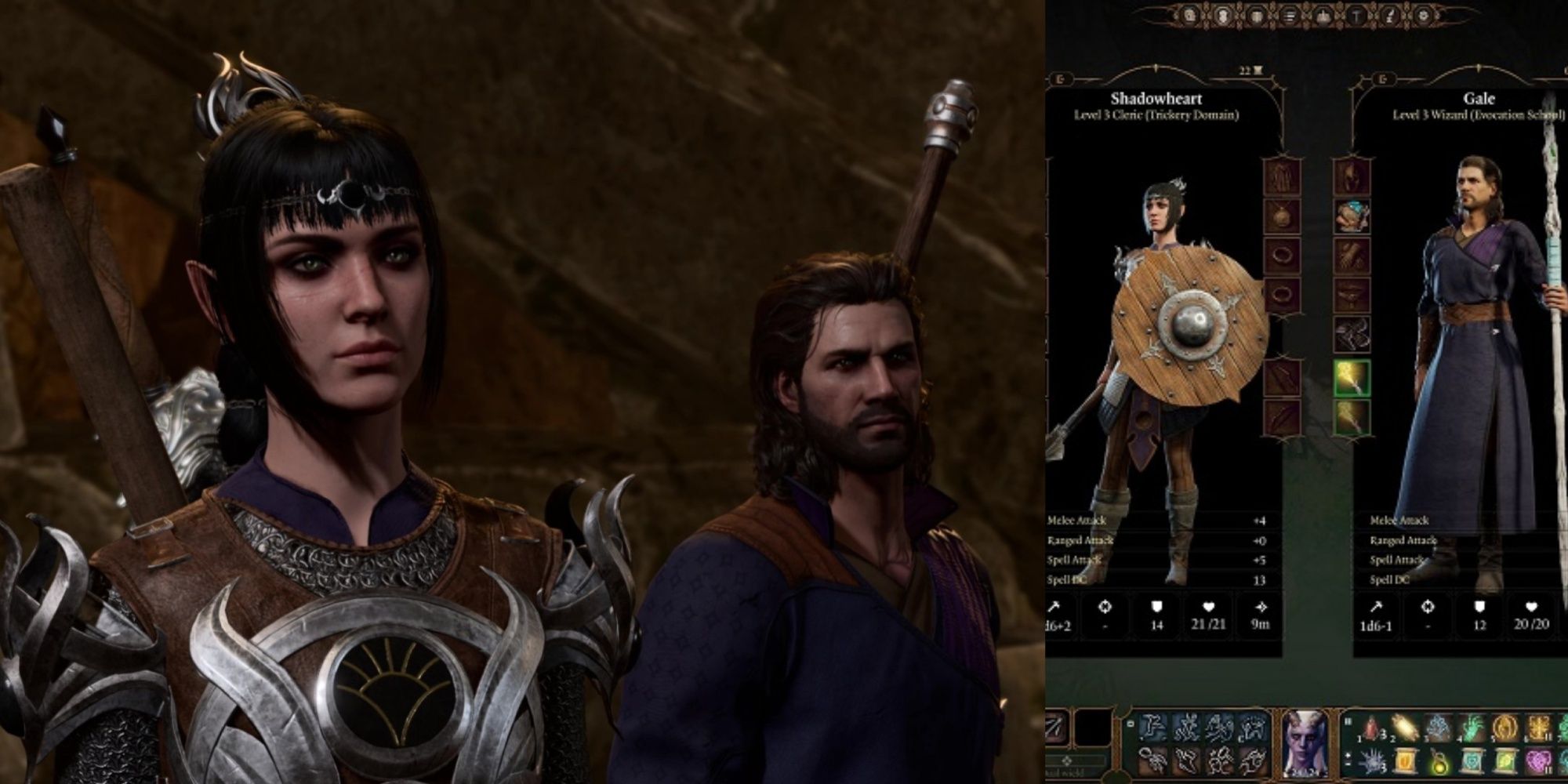Click the small icon above Gale's name
The width and height of the screenshot is (1568, 784).
(x=1382, y=78)
